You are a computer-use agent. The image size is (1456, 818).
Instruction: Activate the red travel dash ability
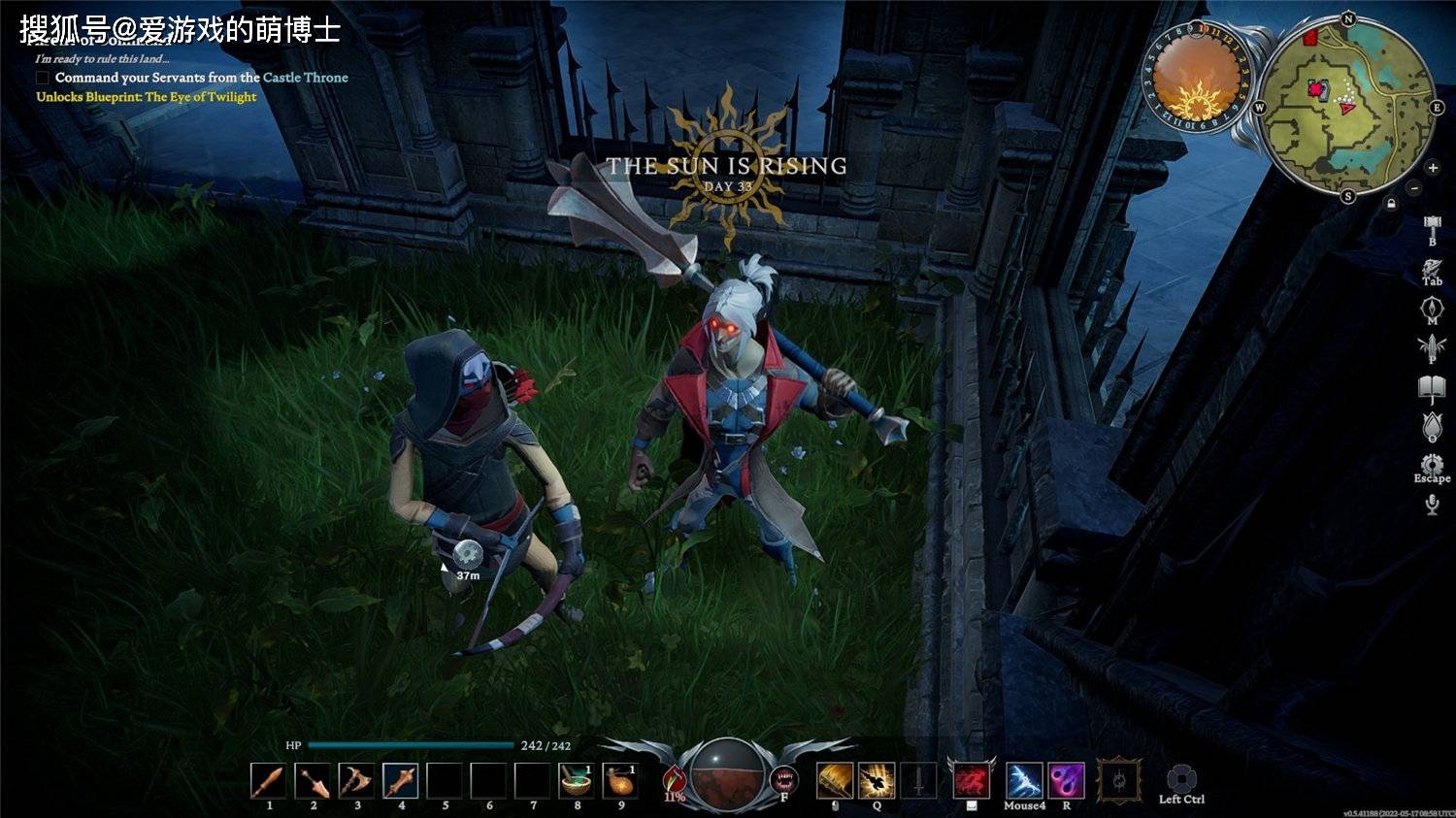(971, 780)
